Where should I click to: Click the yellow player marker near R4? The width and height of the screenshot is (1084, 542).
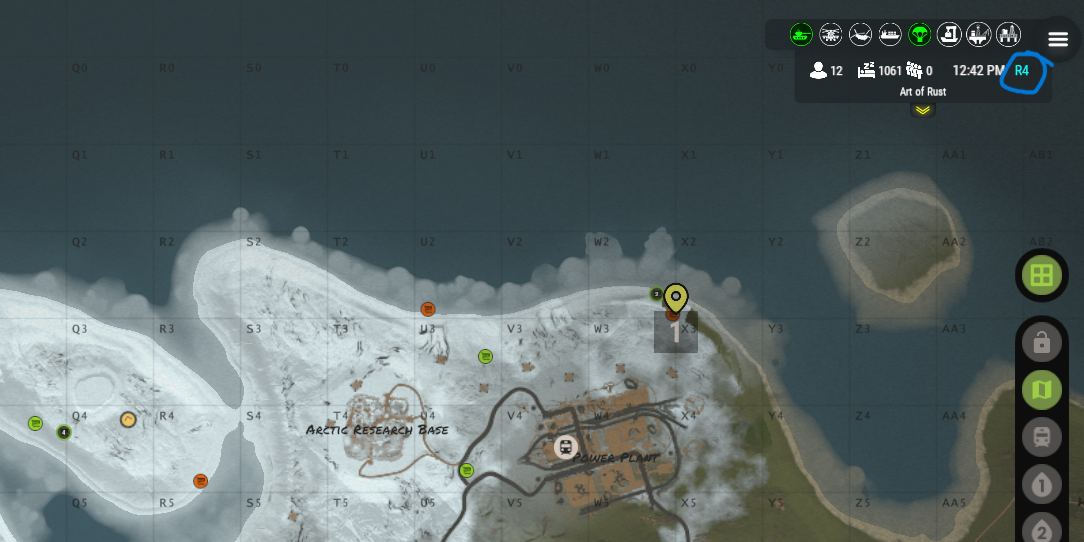coord(128,420)
